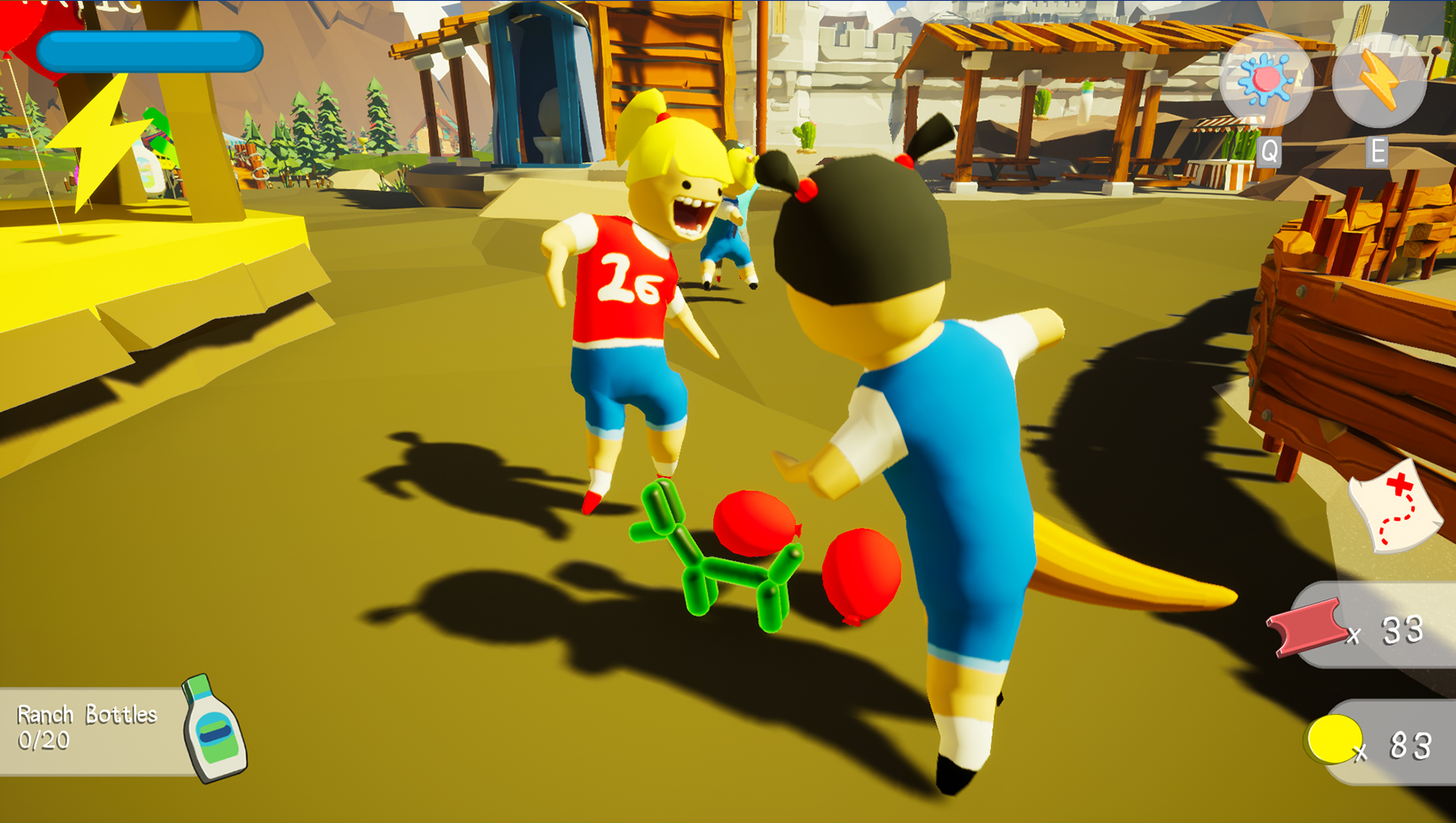Click the blue progress bar at the top

tap(152, 51)
